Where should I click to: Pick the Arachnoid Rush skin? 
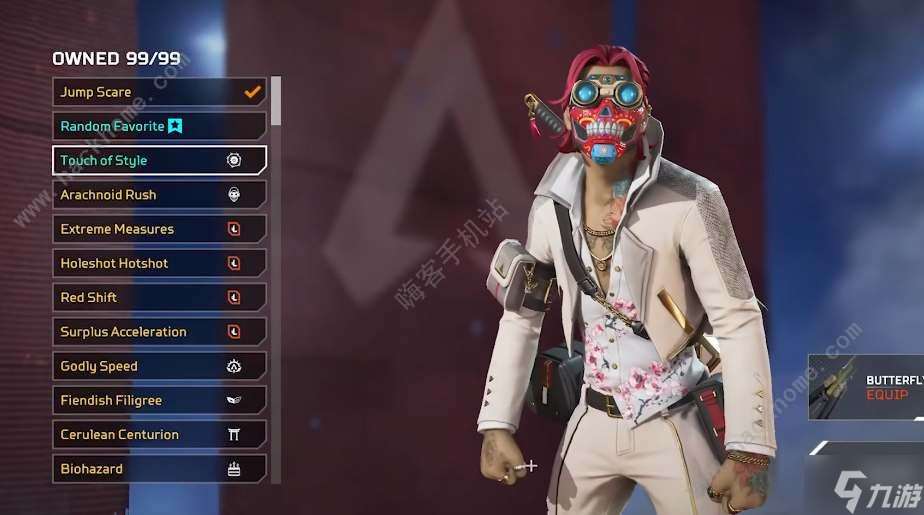point(159,195)
